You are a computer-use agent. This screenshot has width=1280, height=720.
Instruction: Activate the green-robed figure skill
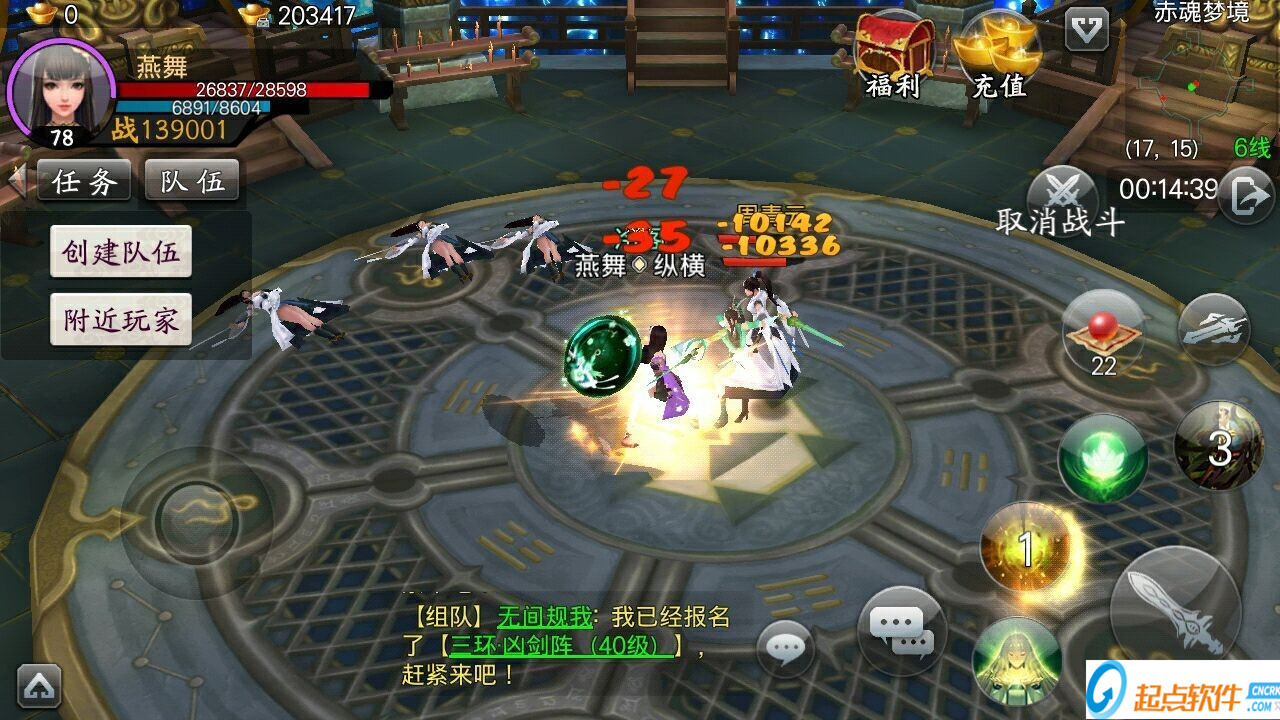[1016, 661]
